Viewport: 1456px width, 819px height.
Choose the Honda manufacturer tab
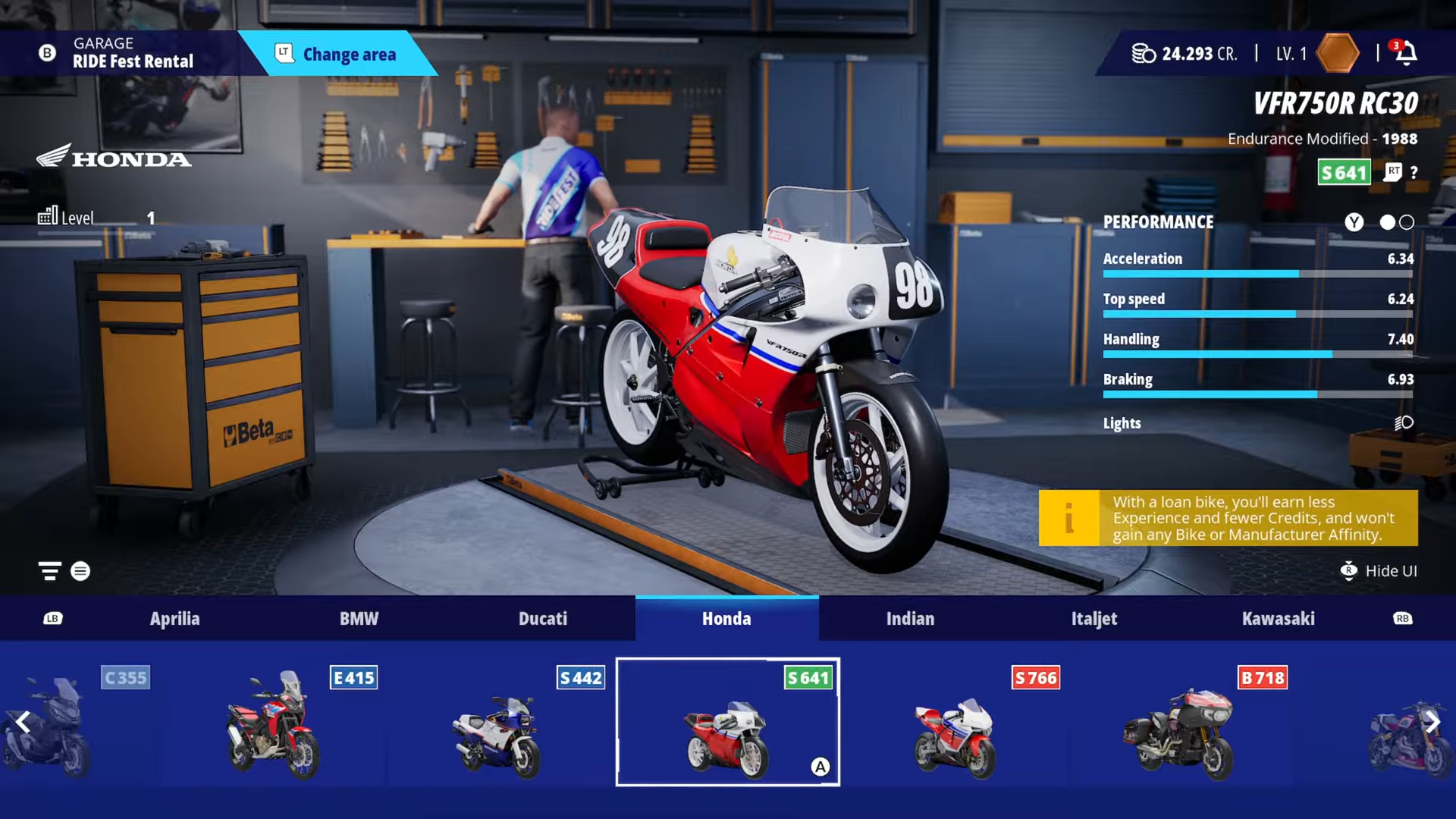726,619
